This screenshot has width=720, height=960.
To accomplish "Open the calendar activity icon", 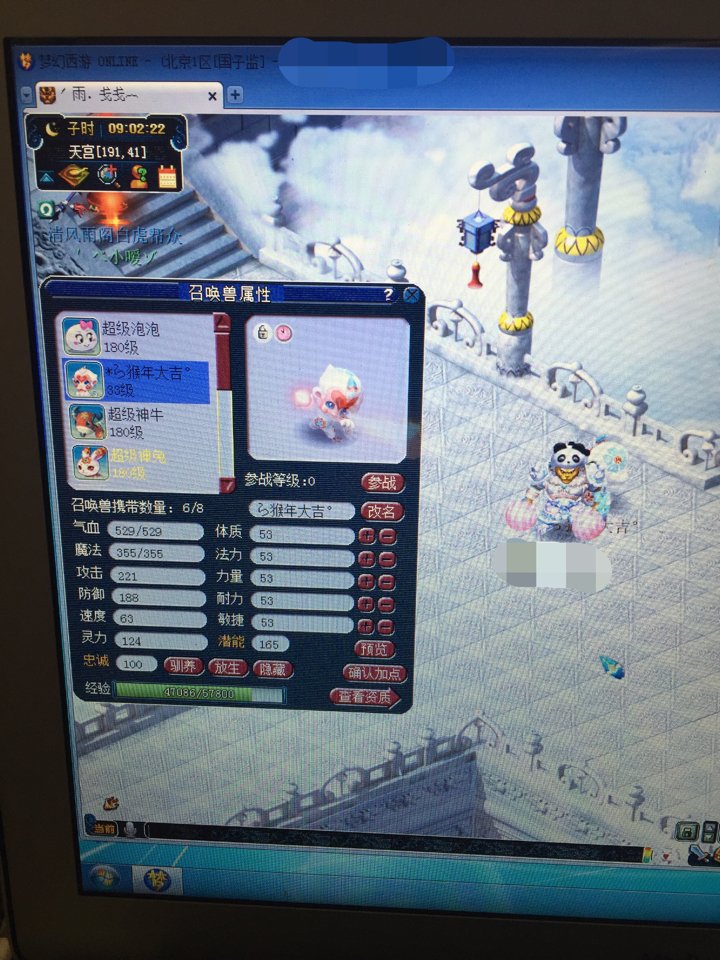I will [166, 177].
